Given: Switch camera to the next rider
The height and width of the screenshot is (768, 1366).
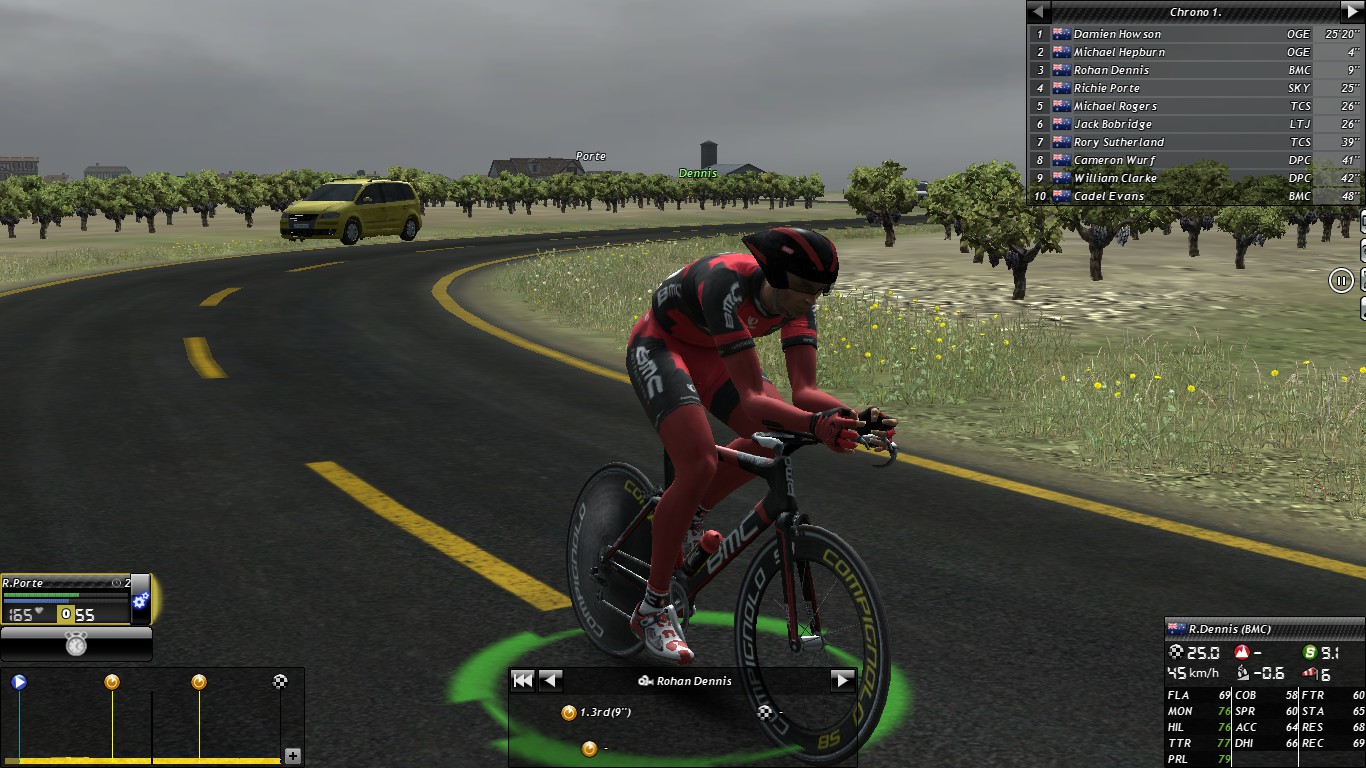Looking at the screenshot, I should point(842,681).
